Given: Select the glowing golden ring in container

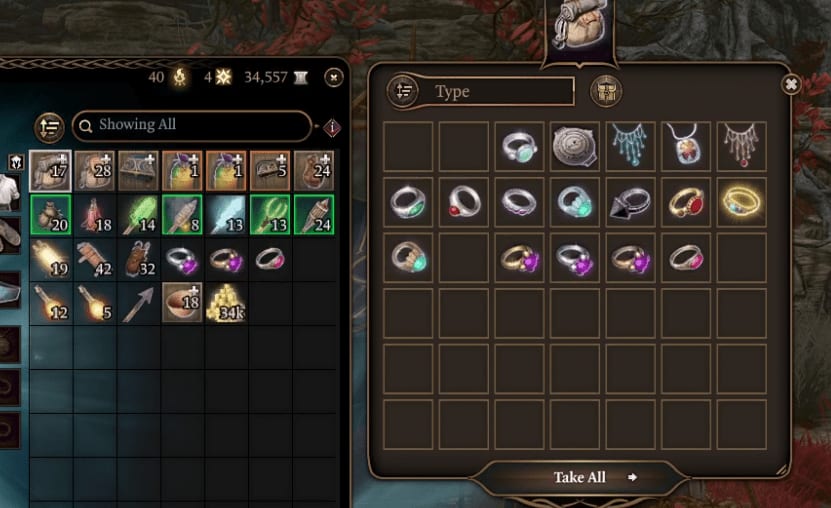Looking at the screenshot, I should 741,201.
